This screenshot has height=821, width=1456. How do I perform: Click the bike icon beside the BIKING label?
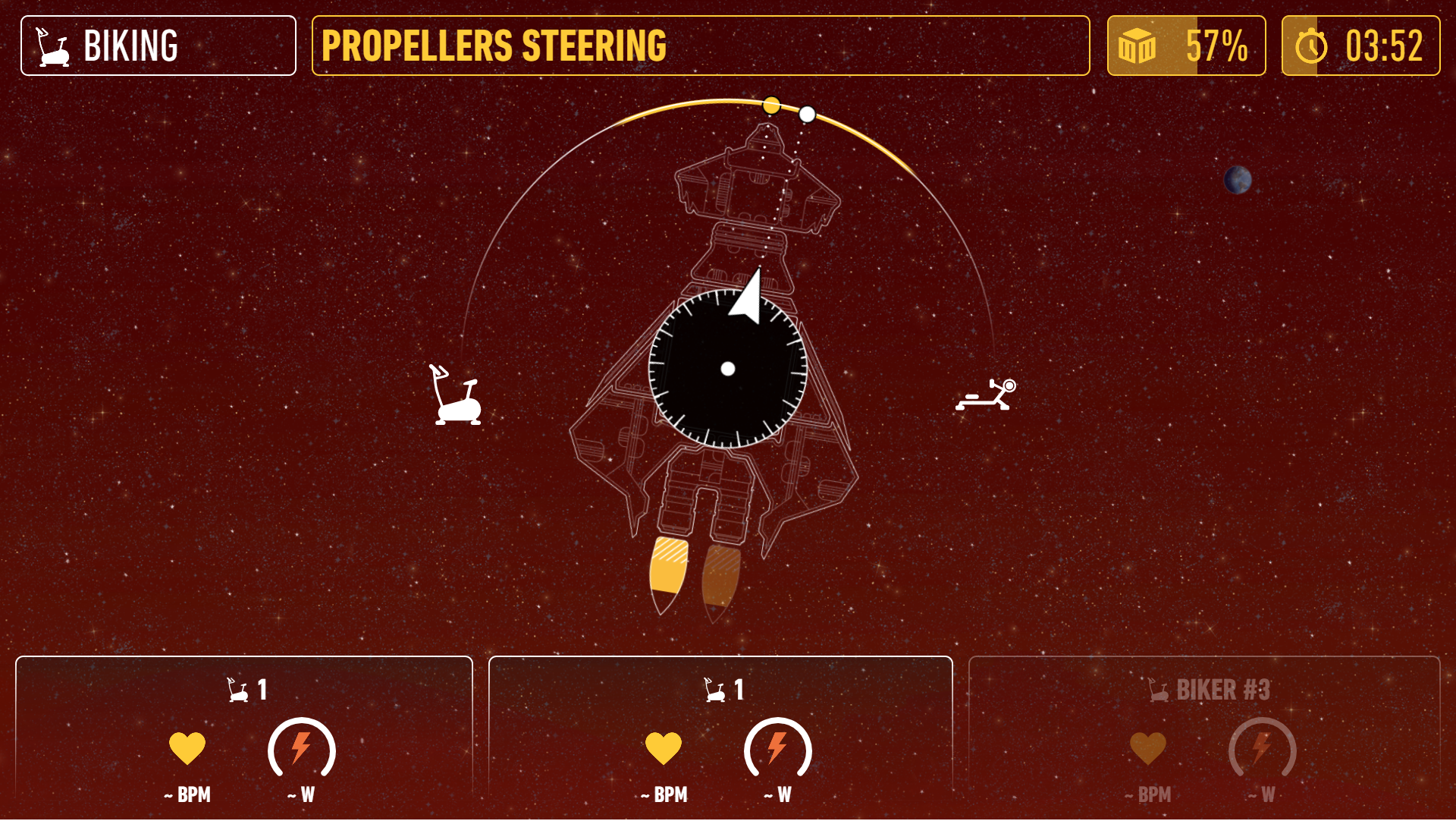49,46
